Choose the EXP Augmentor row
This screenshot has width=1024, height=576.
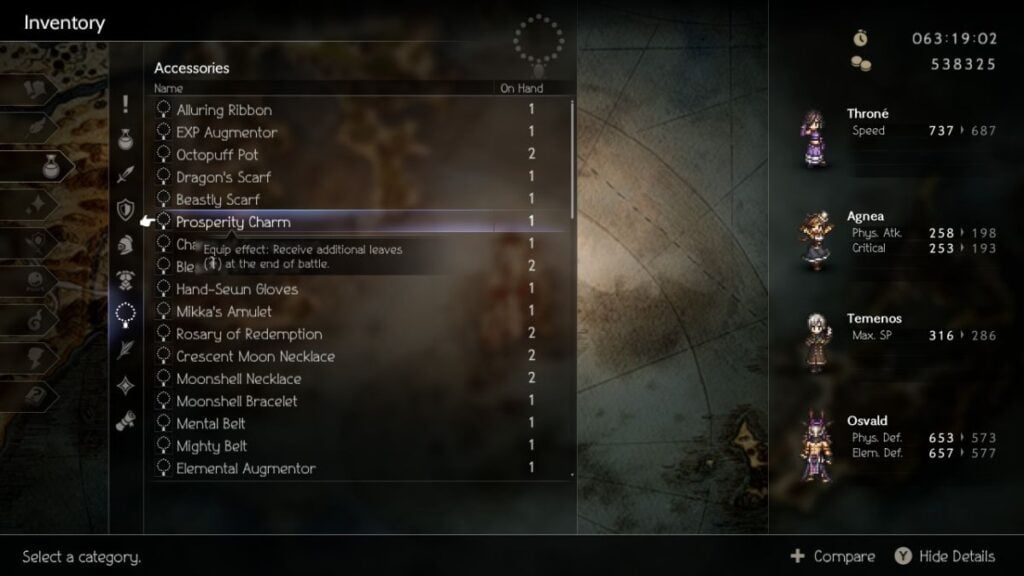(226, 132)
